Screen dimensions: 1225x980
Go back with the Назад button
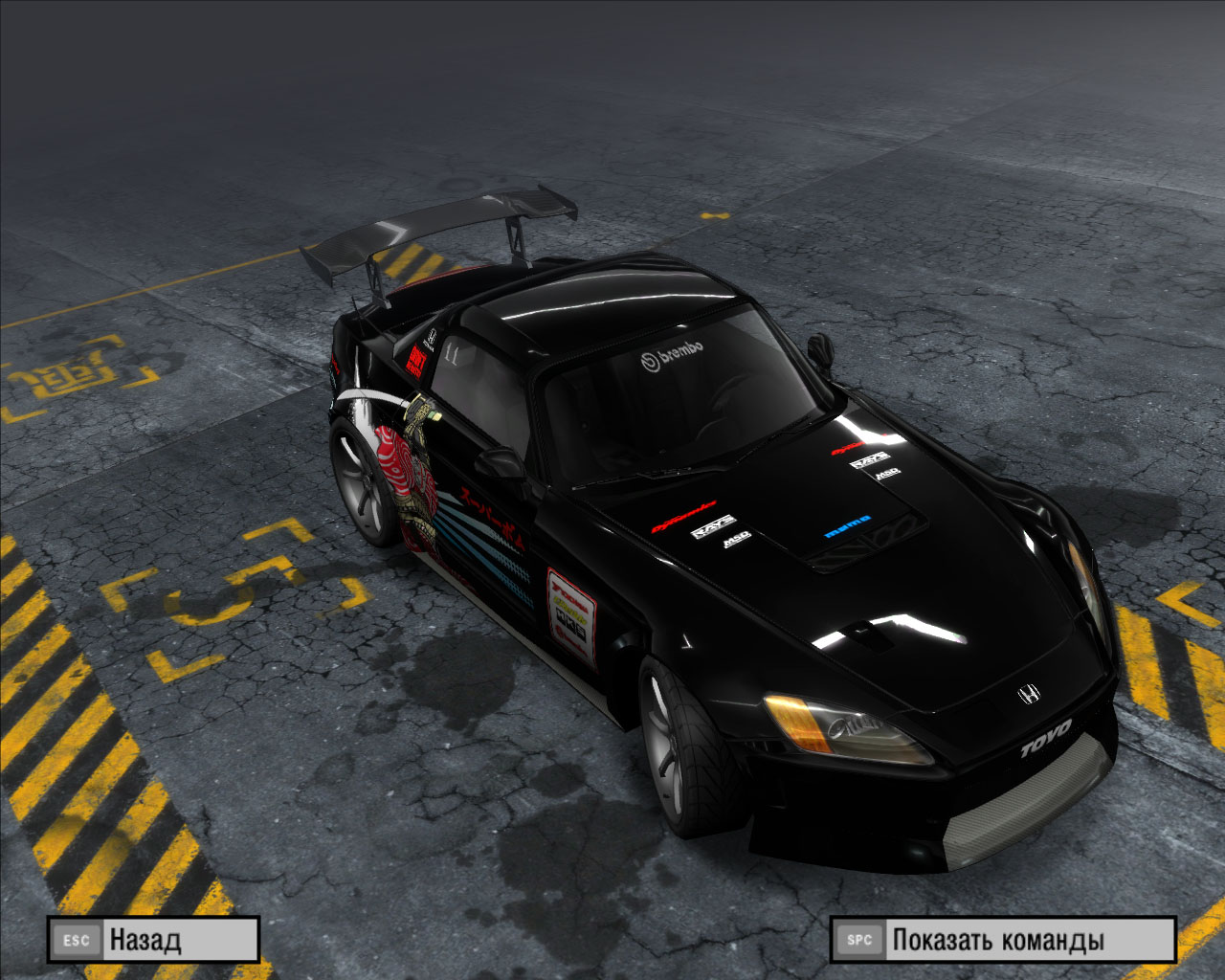pyautogui.click(x=153, y=940)
